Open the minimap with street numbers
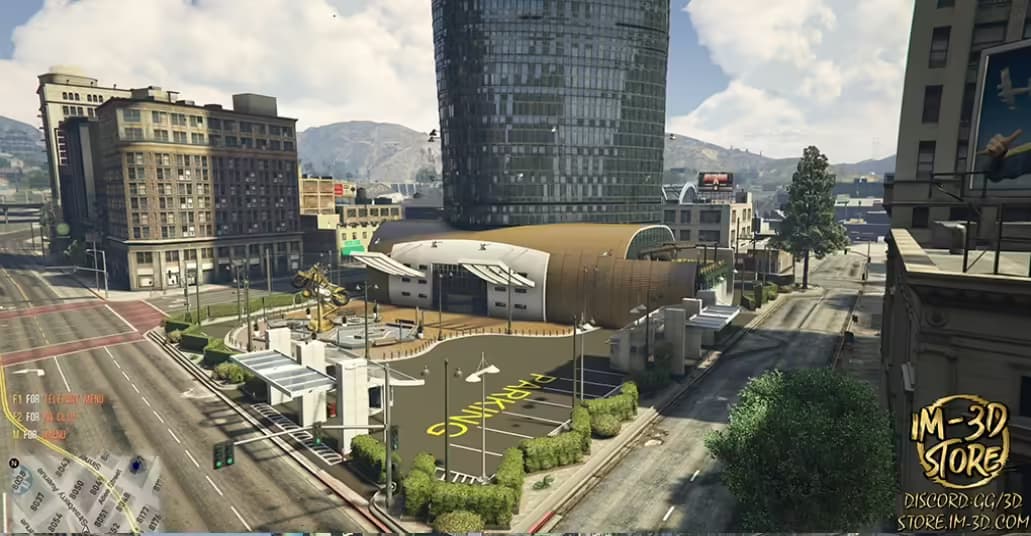 coord(82,494)
